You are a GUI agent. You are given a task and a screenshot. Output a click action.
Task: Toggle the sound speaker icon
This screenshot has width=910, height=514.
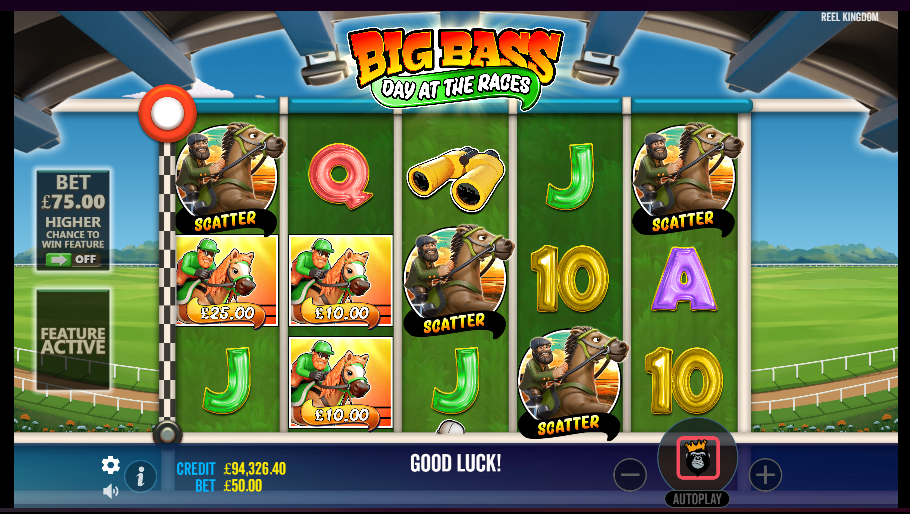click(111, 491)
